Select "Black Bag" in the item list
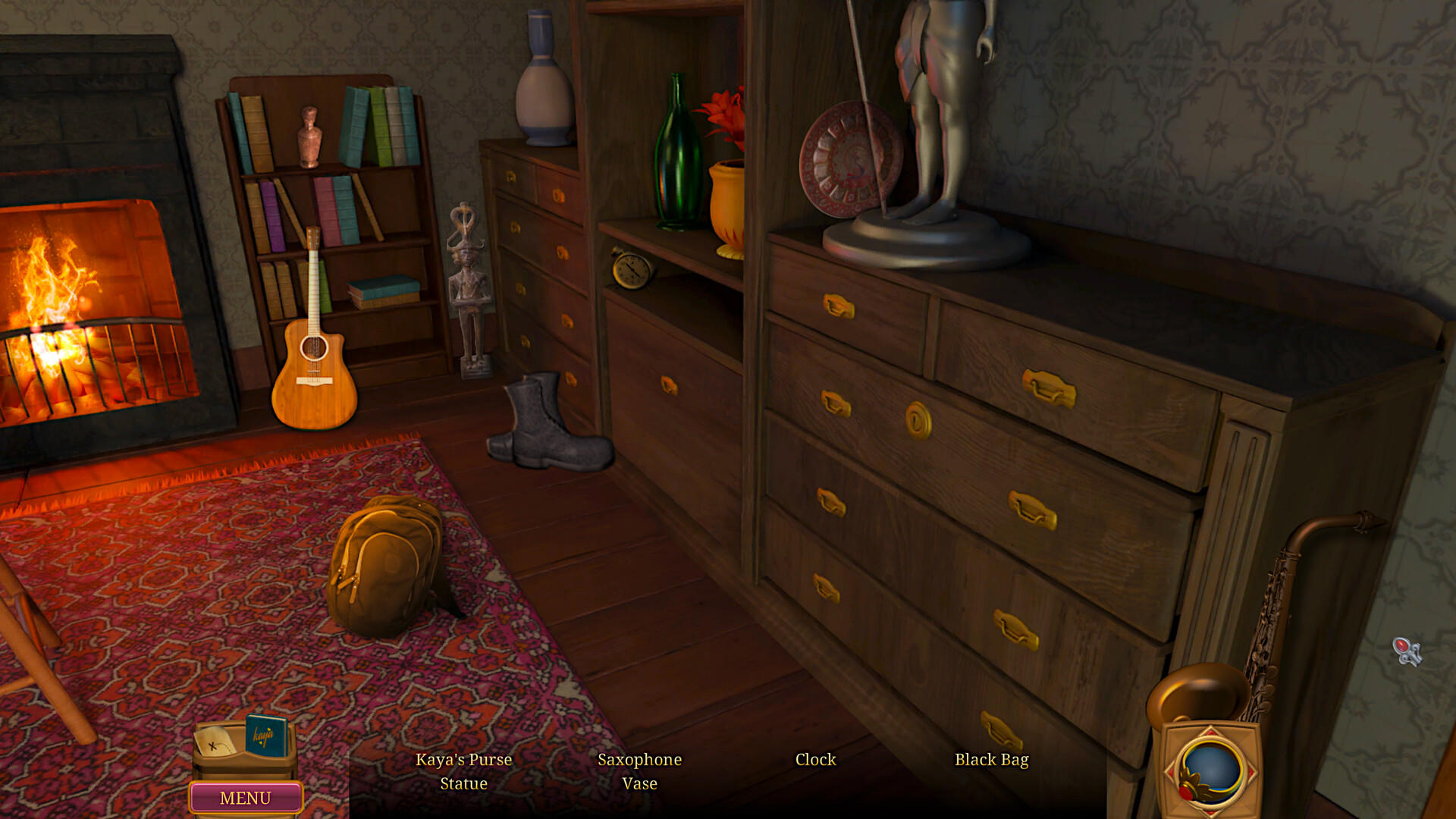 tap(991, 759)
